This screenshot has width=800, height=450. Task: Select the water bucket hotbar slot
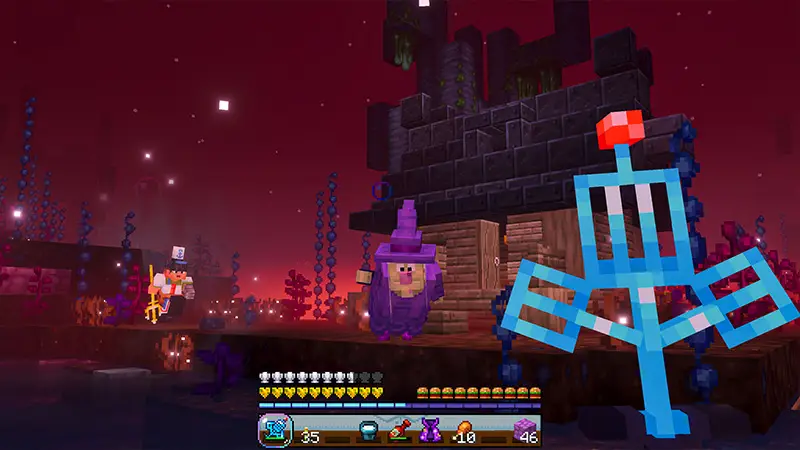coord(368,431)
